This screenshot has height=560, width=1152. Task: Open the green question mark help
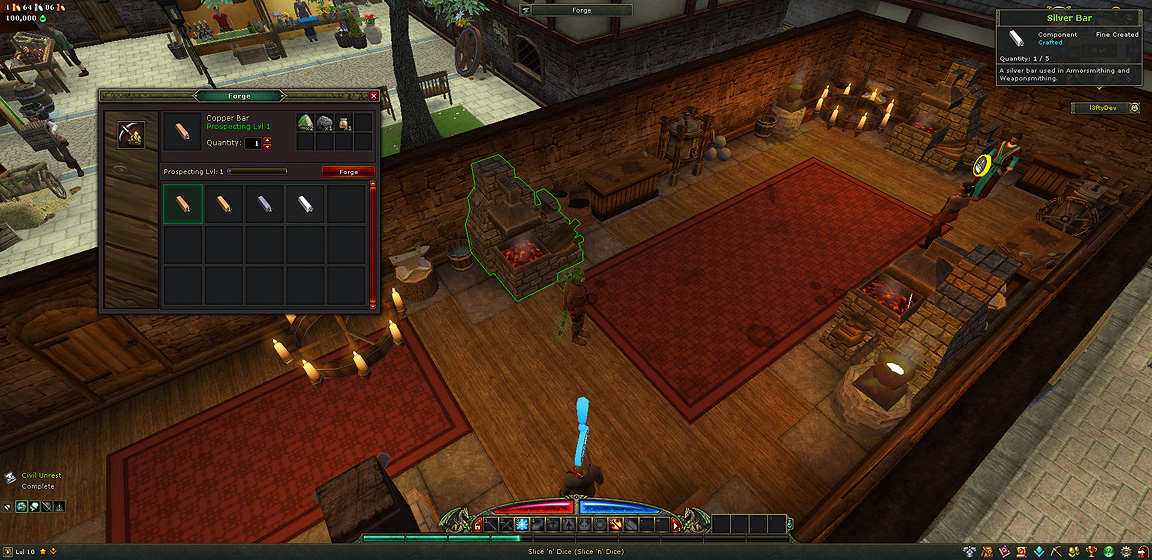click(1107, 551)
